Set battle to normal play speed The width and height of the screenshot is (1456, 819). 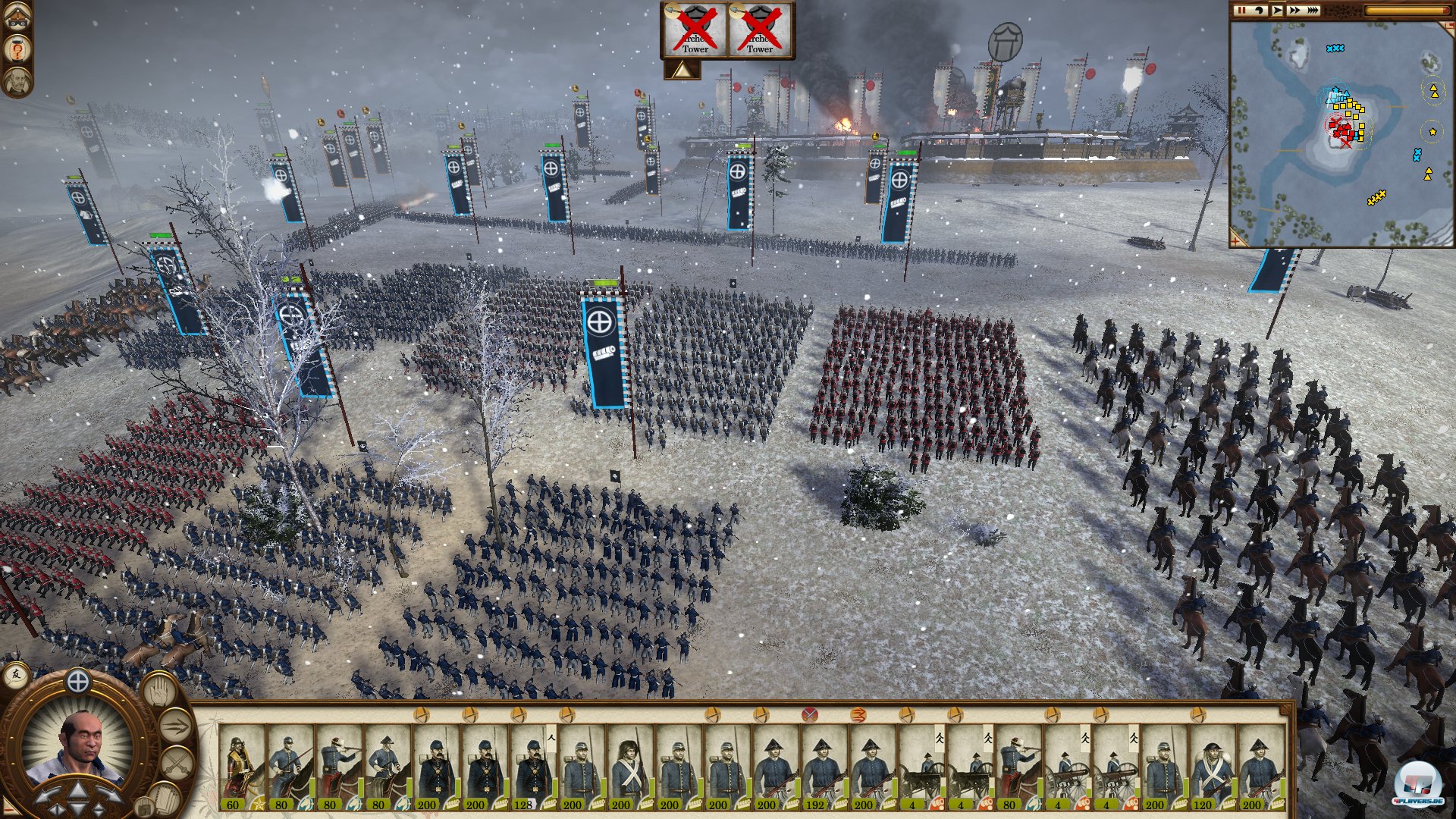pos(1277,11)
